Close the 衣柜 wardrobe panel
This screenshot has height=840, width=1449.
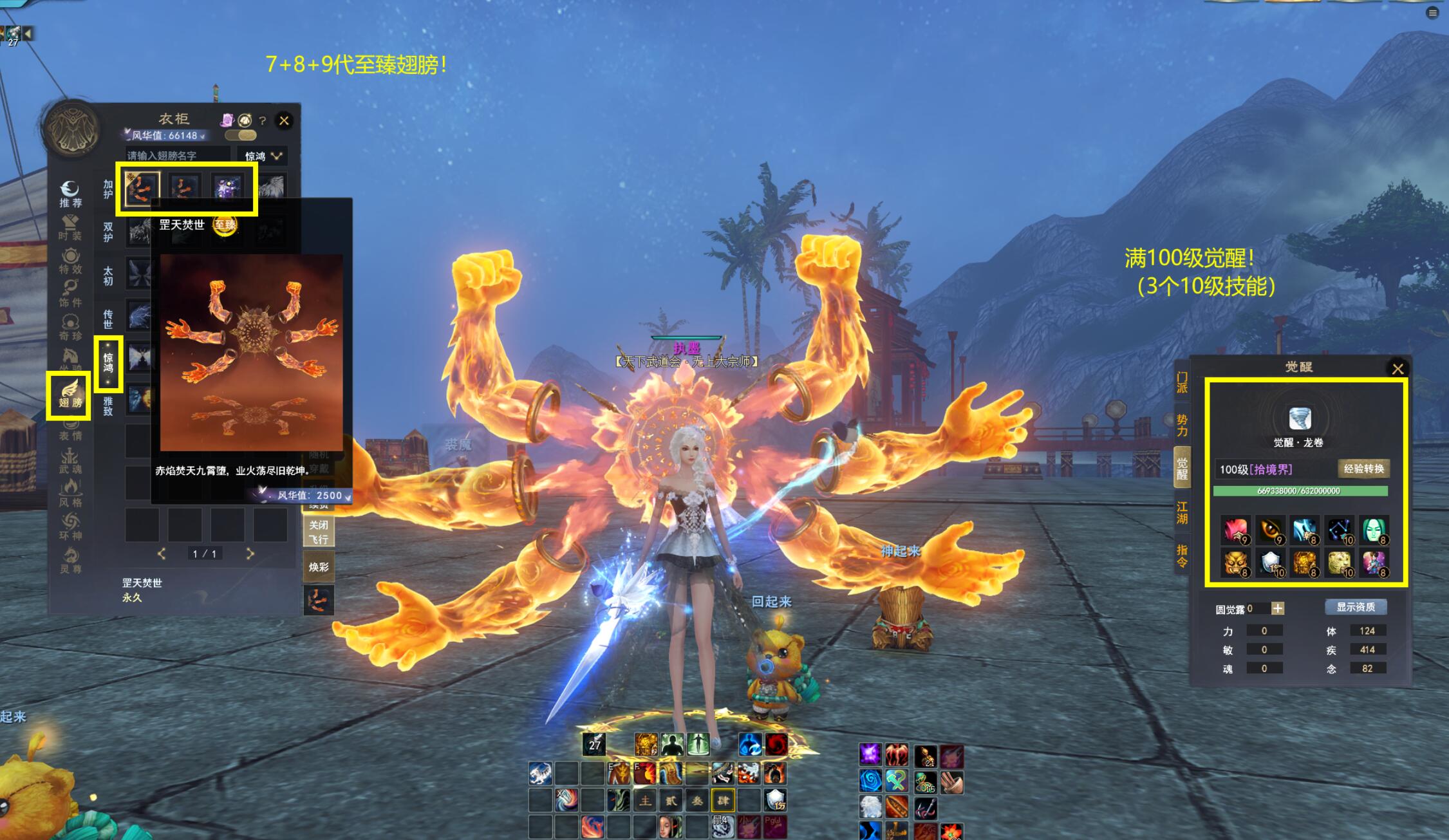coord(284,120)
